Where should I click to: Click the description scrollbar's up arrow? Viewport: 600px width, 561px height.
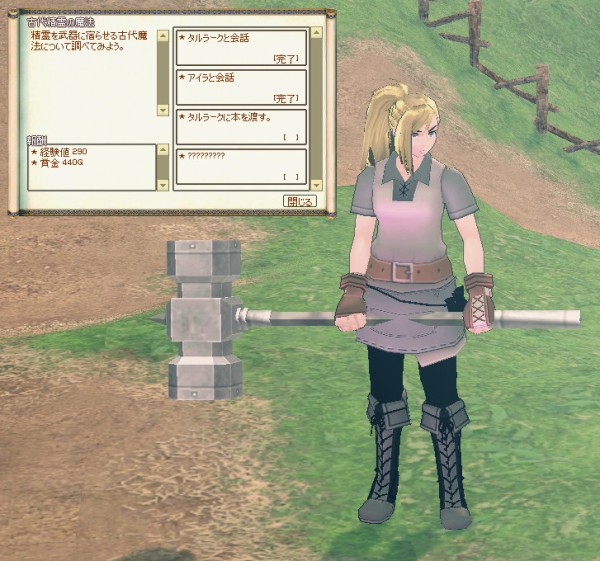click(163, 35)
